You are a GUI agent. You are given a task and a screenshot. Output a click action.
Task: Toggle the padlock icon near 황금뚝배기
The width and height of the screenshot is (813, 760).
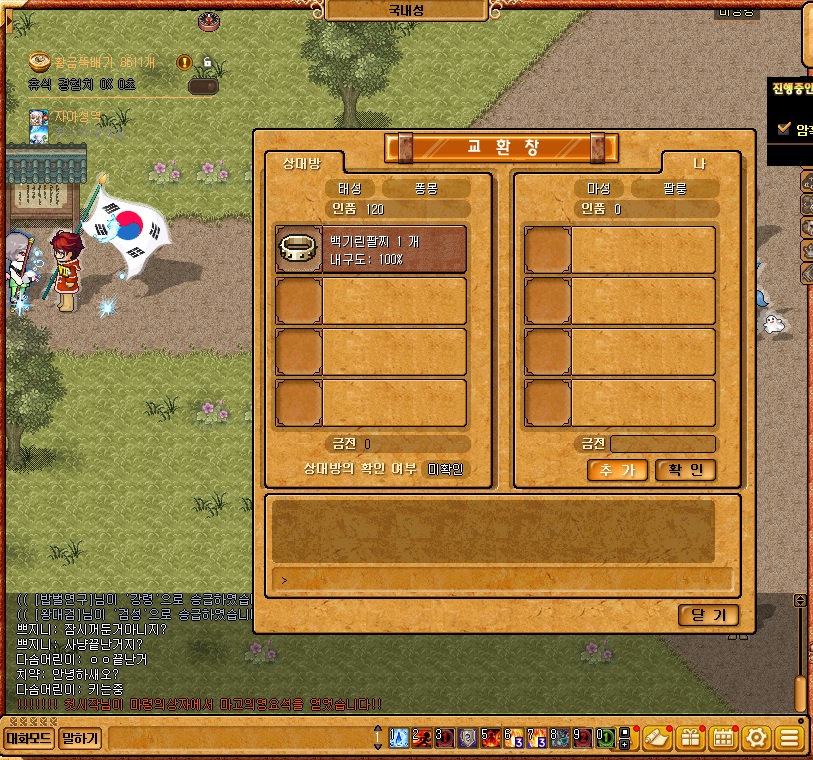[x=207, y=62]
